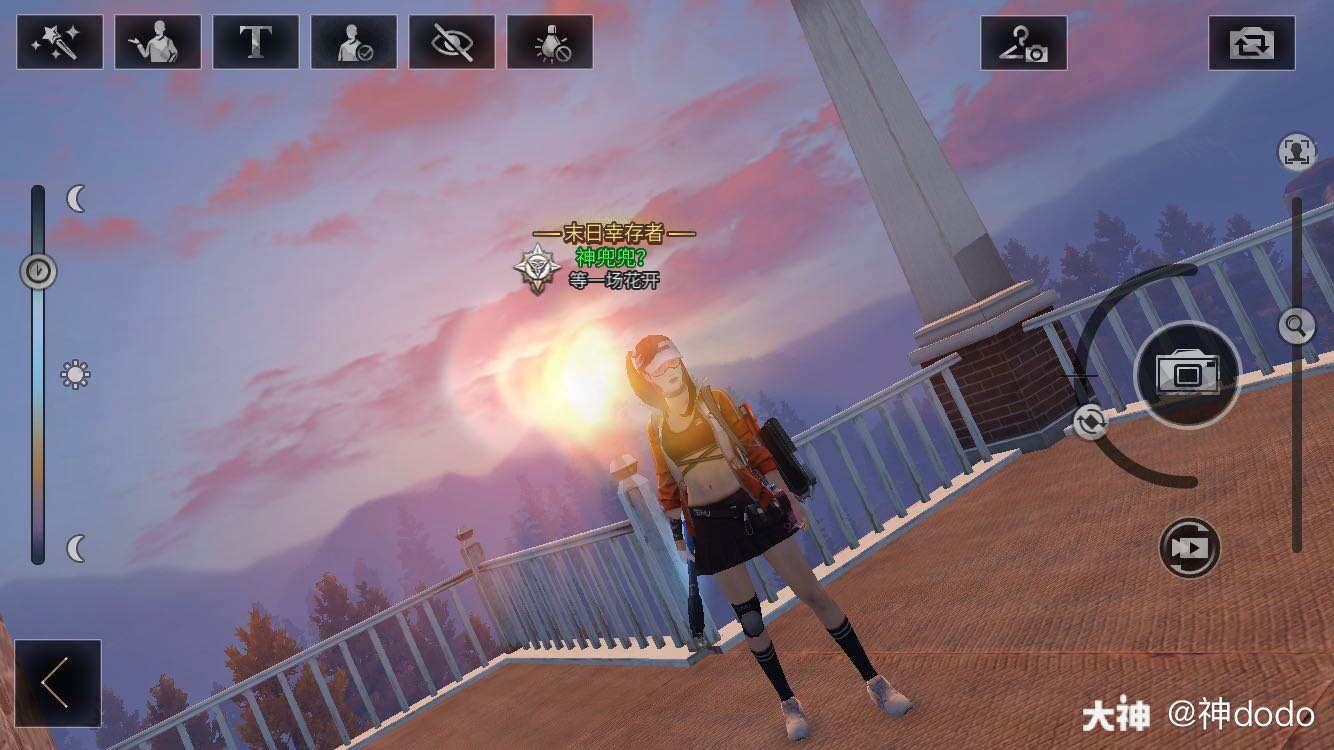Click the rotate arrows icon beside shutter
The image size is (1334, 750).
[1090, 422]
